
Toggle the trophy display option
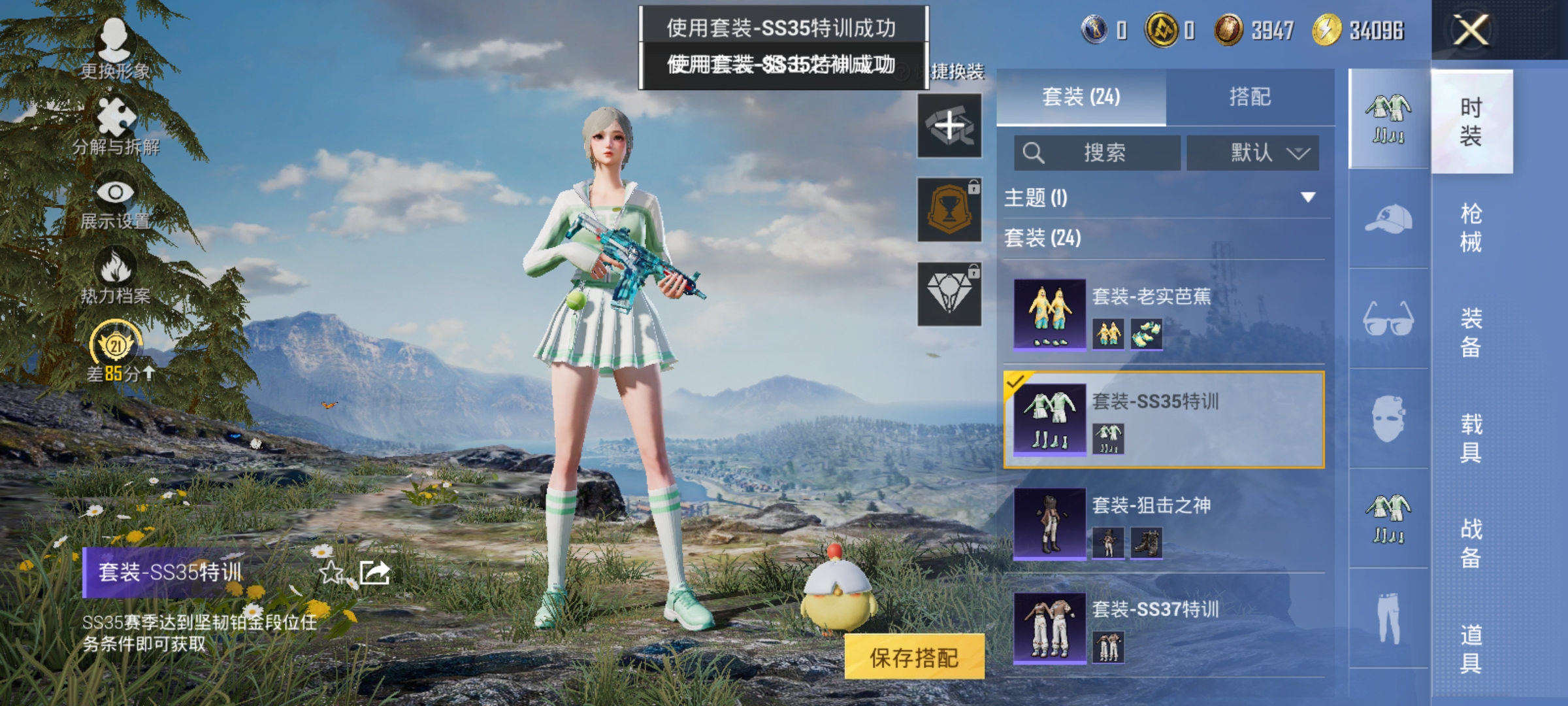(949, 209)
